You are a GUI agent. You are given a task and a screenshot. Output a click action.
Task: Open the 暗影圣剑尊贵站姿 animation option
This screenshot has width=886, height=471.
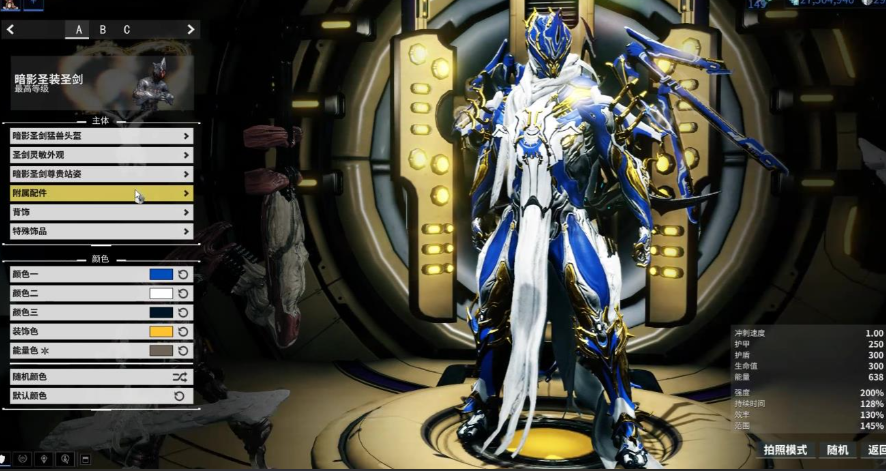coord(100,174)
